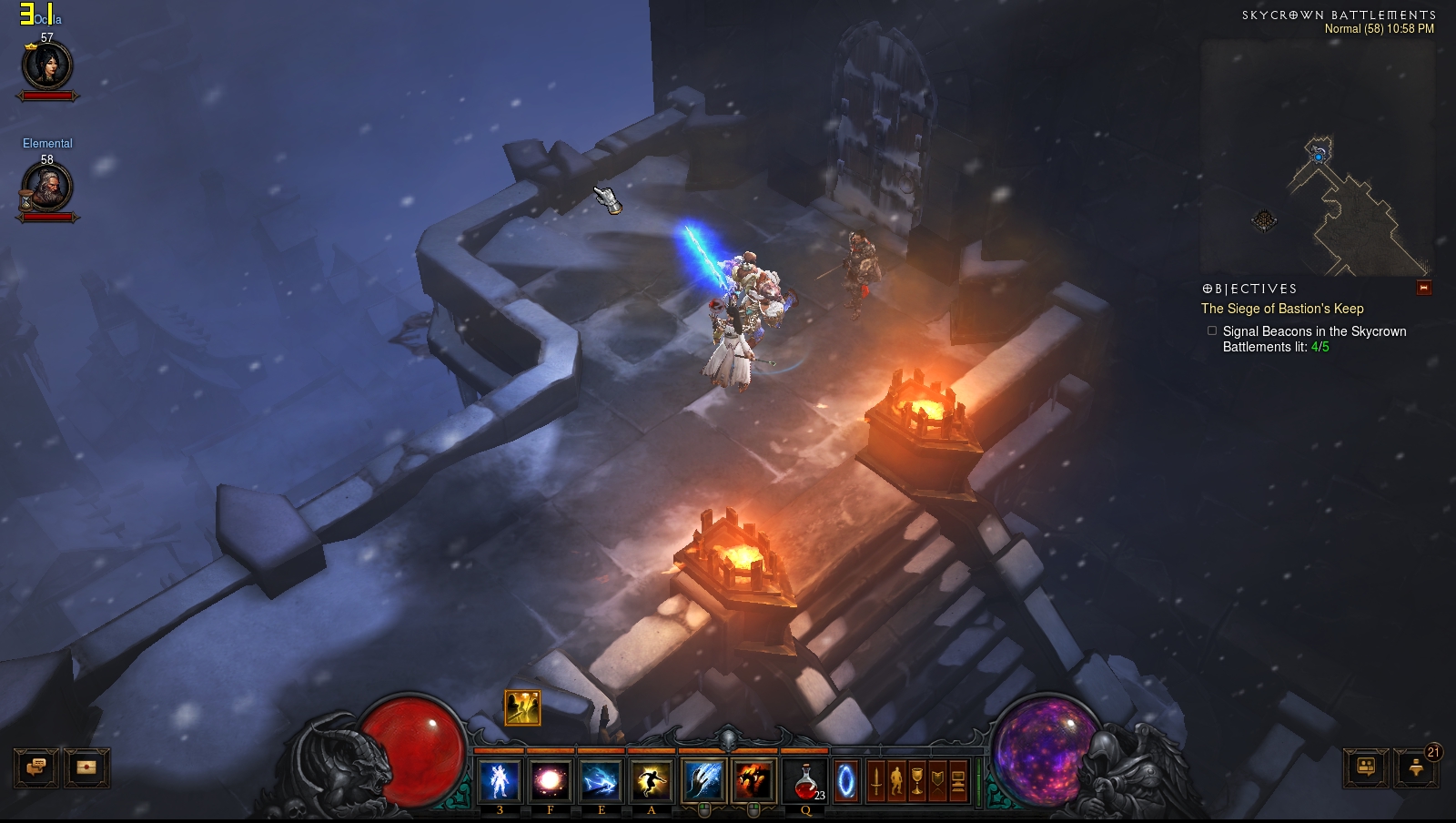This screenshot has width=1456, height=823.
Task: Select the icy hand primary skill
Action: (x=703, y=781)
